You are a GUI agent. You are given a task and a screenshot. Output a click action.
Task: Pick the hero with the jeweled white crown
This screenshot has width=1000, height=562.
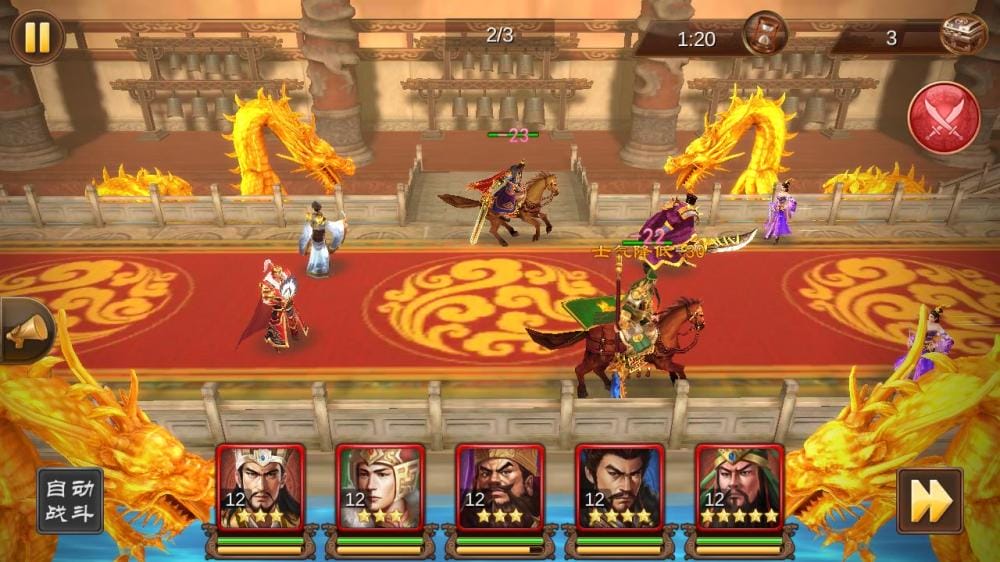tap(260, 487)
